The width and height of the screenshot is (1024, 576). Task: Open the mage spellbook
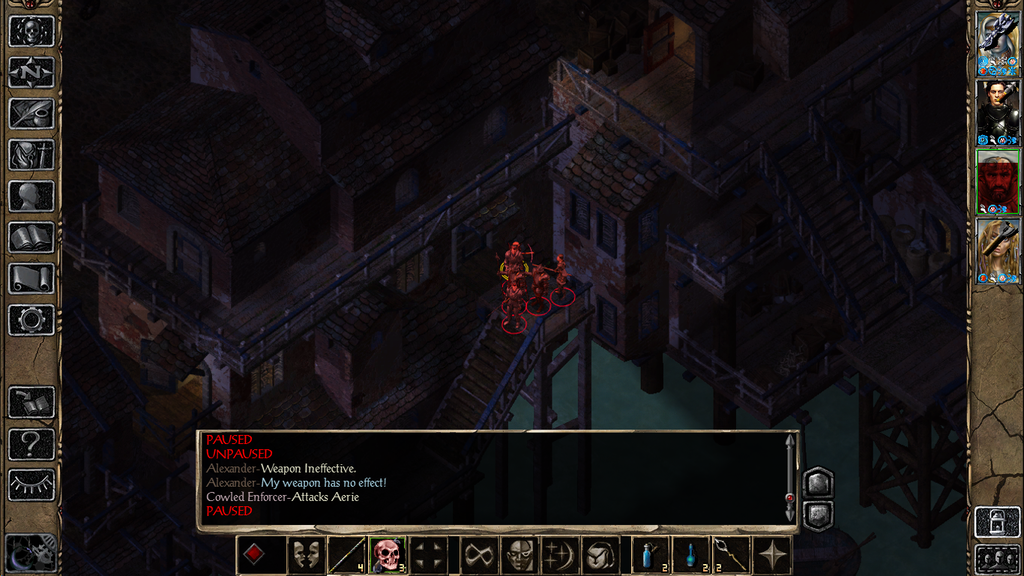coord(31,237)
